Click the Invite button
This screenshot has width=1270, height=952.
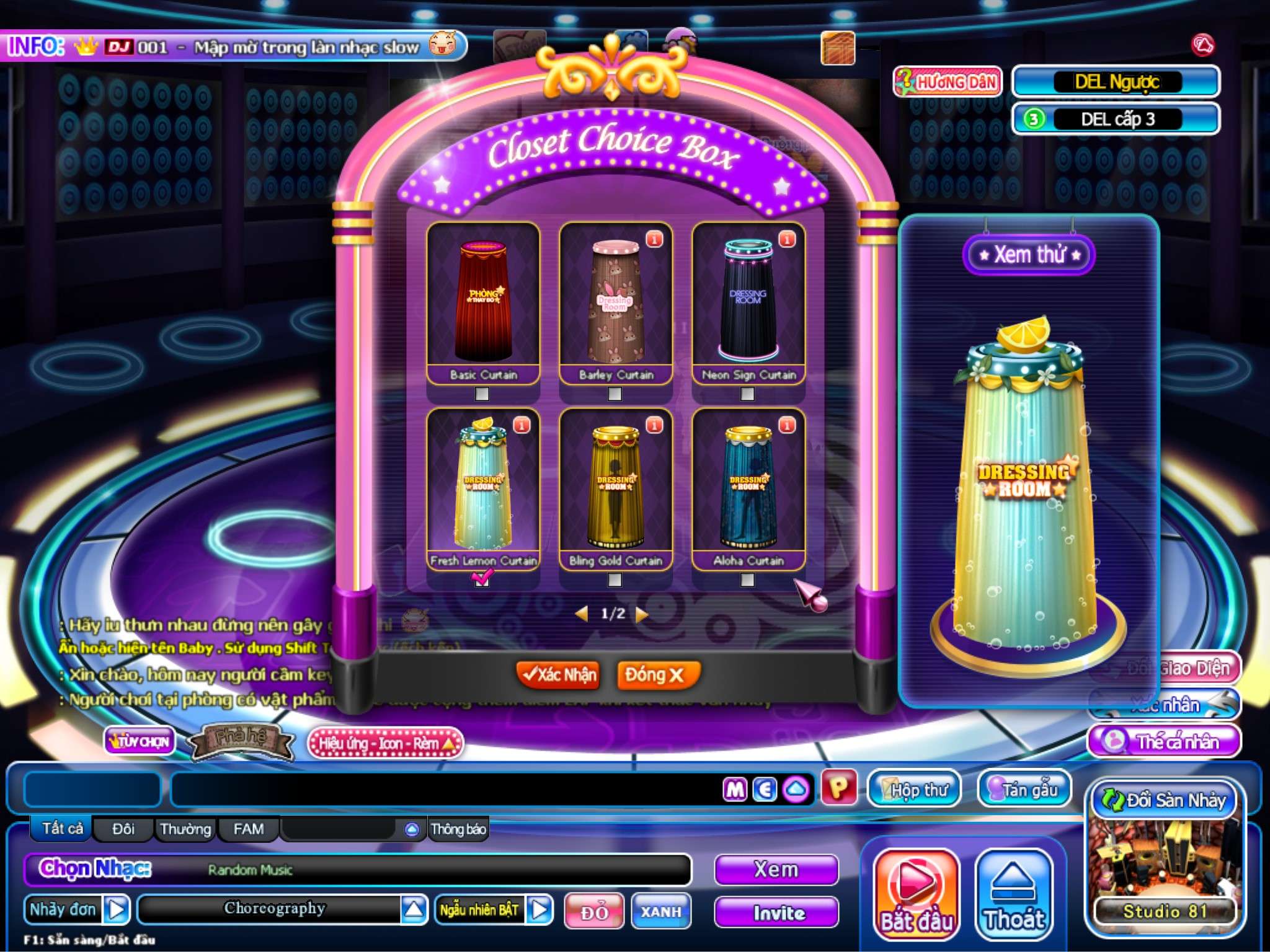[x=777, y=912]
